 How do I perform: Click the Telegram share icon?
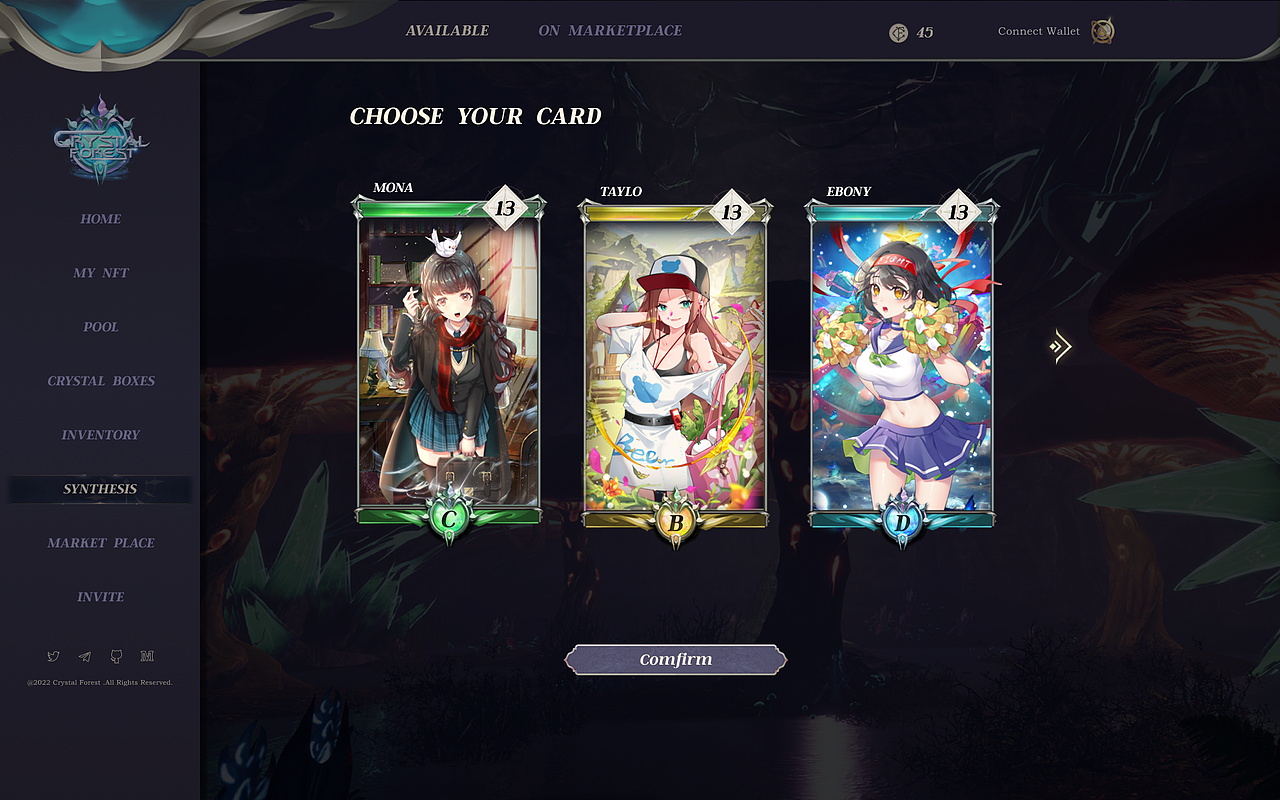(x=84, y=655)
